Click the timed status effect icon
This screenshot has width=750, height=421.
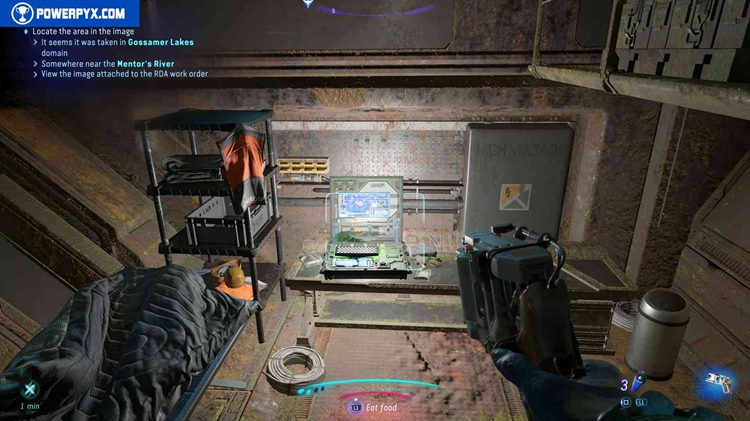click(30, 390)
